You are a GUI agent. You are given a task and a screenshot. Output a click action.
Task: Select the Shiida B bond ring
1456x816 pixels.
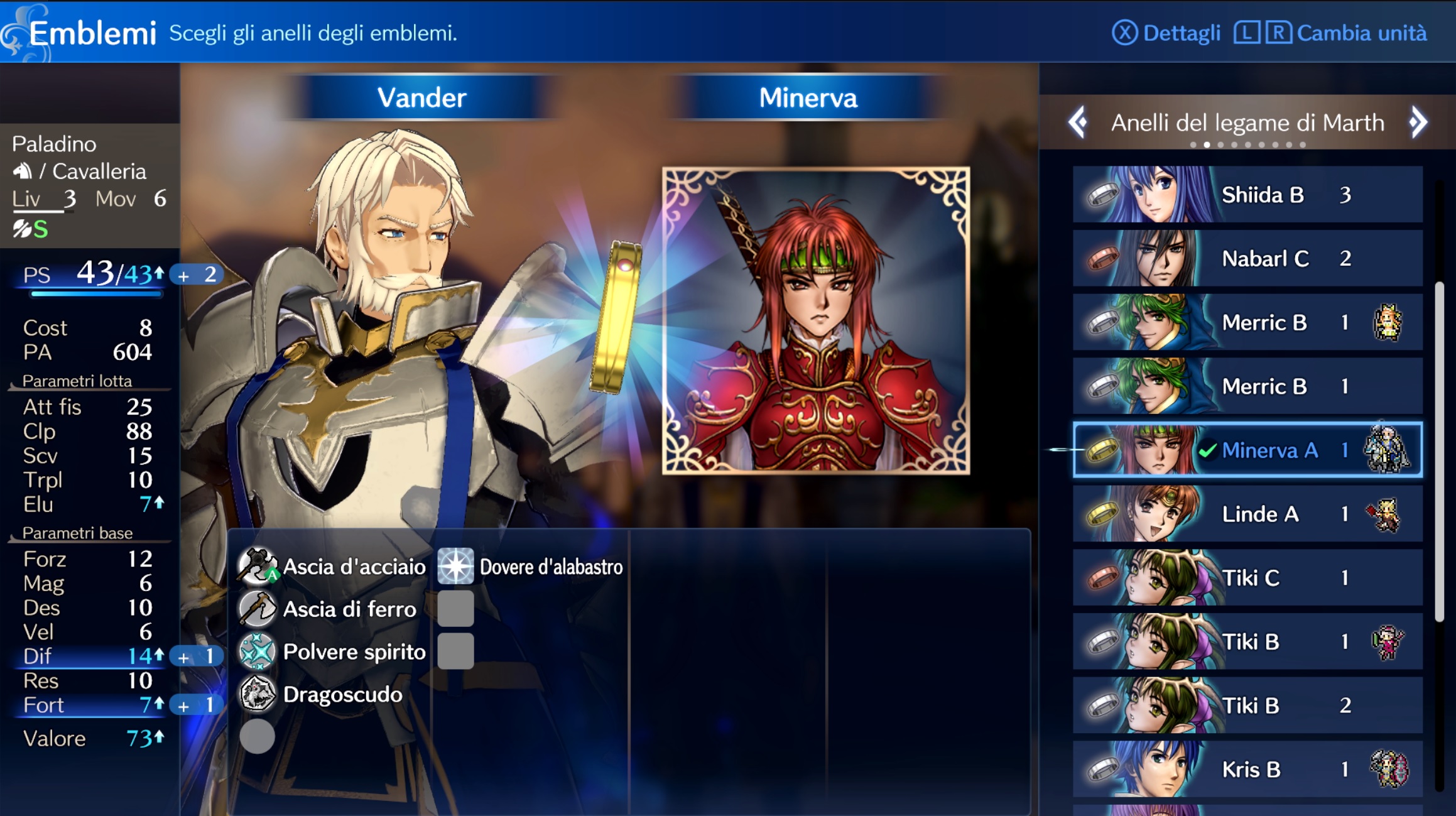click(x=1247, y=195)
